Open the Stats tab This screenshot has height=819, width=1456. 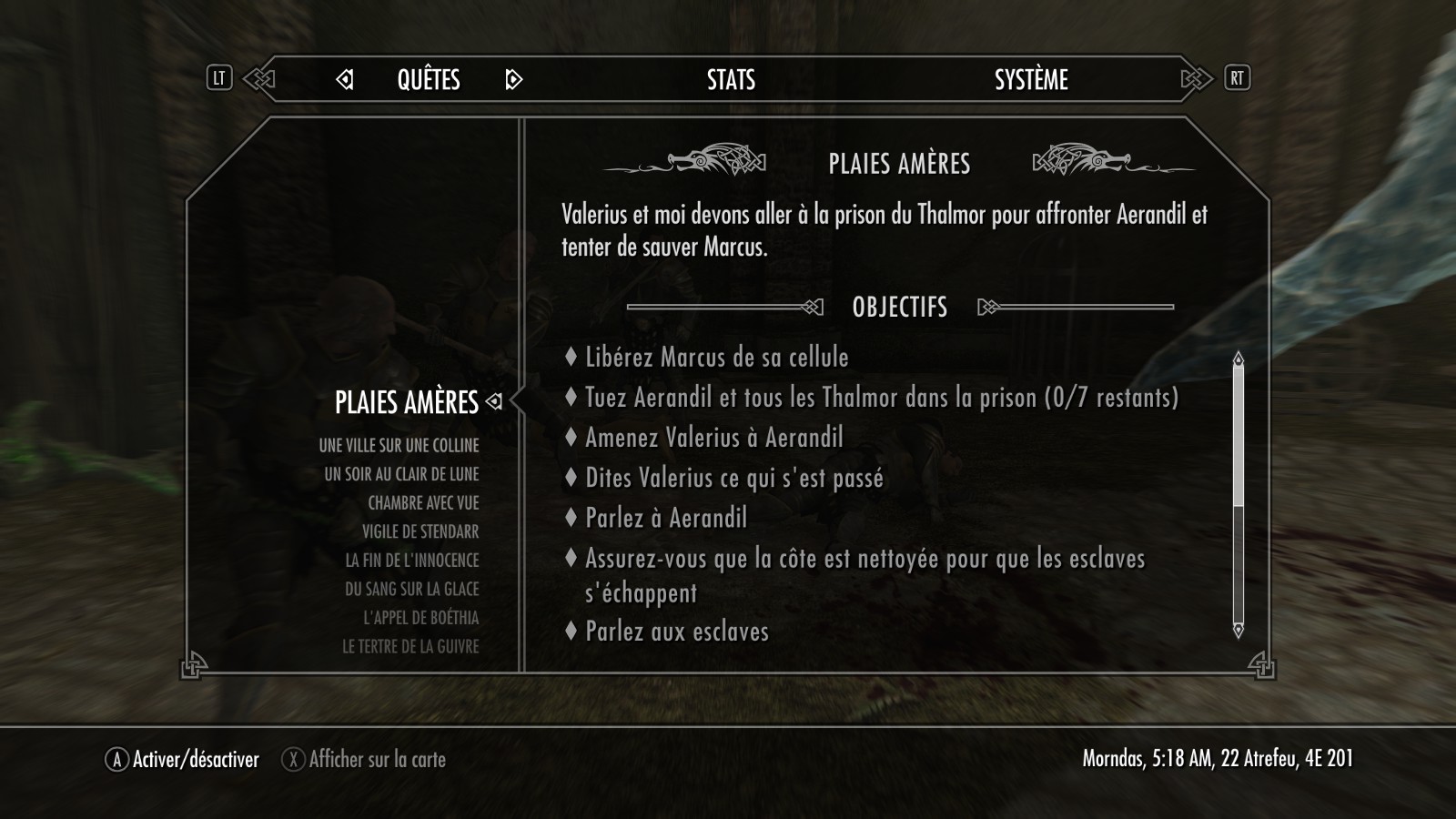731,80
